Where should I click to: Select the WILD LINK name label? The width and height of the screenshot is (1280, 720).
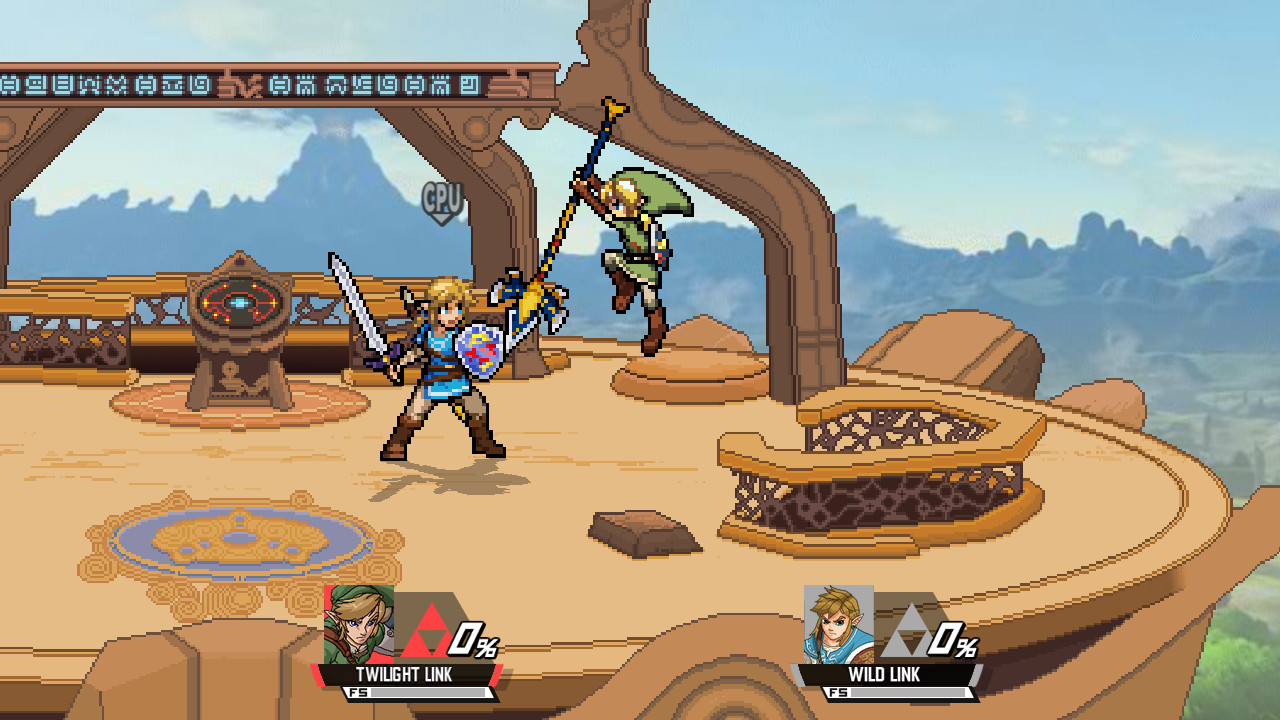(x=885, y=675)
